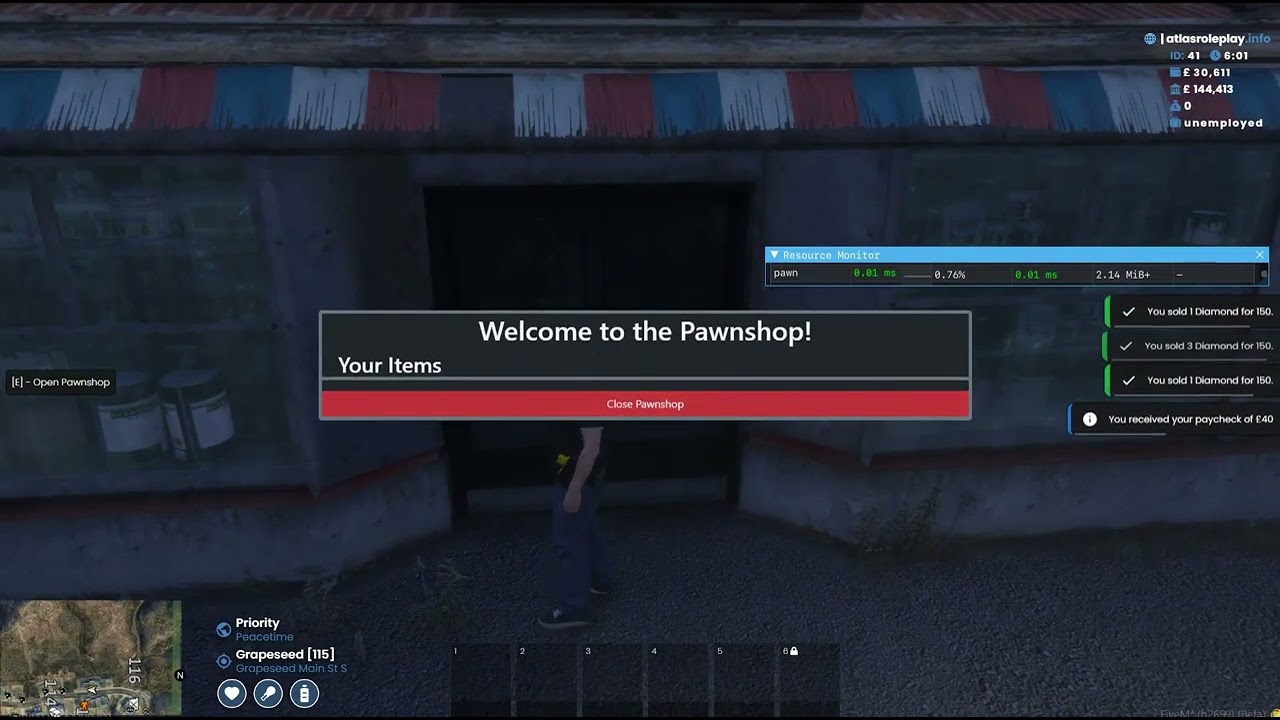
Task: Click the clock icon showing 6:01
Action: 1215,55
